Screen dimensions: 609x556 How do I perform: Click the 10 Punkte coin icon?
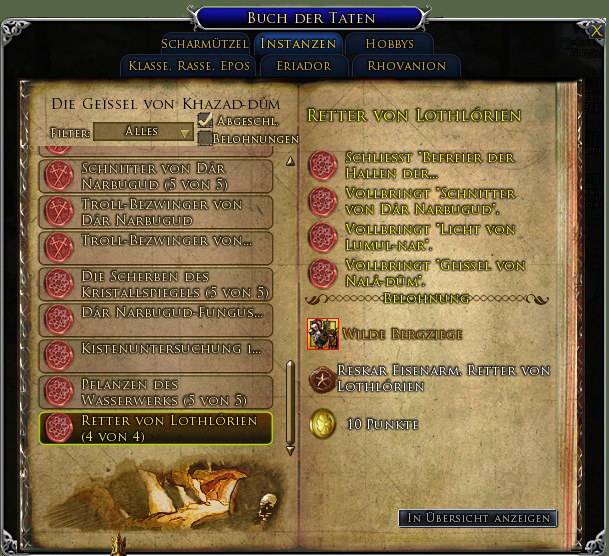(x=322, y=424)
